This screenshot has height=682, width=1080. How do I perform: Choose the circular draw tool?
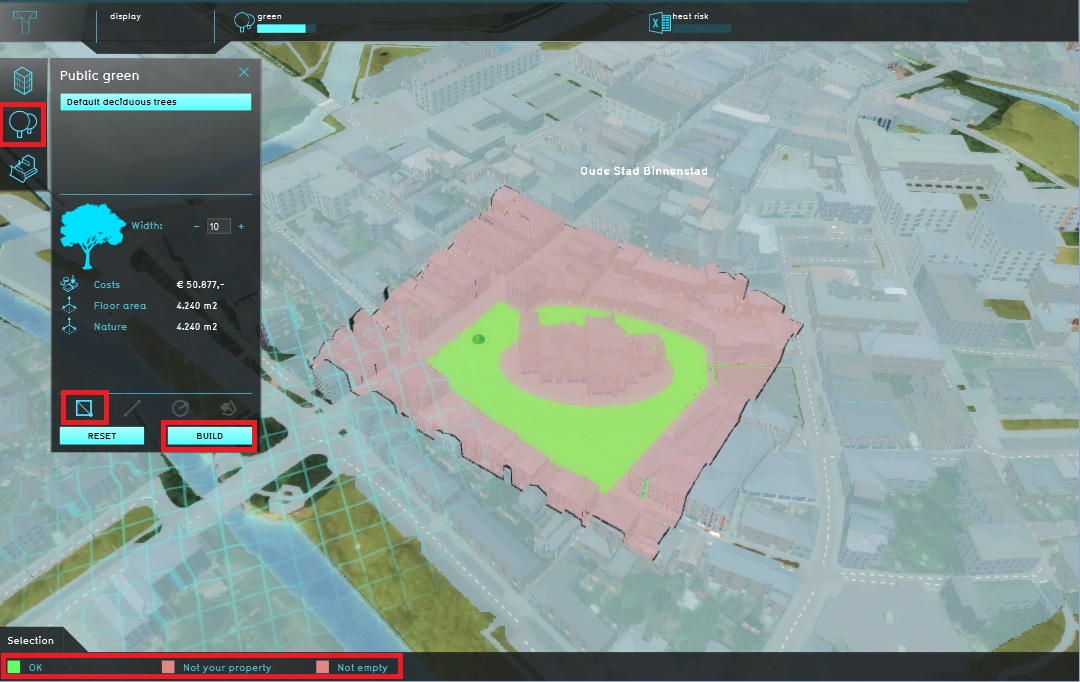(x=180, y=408)
